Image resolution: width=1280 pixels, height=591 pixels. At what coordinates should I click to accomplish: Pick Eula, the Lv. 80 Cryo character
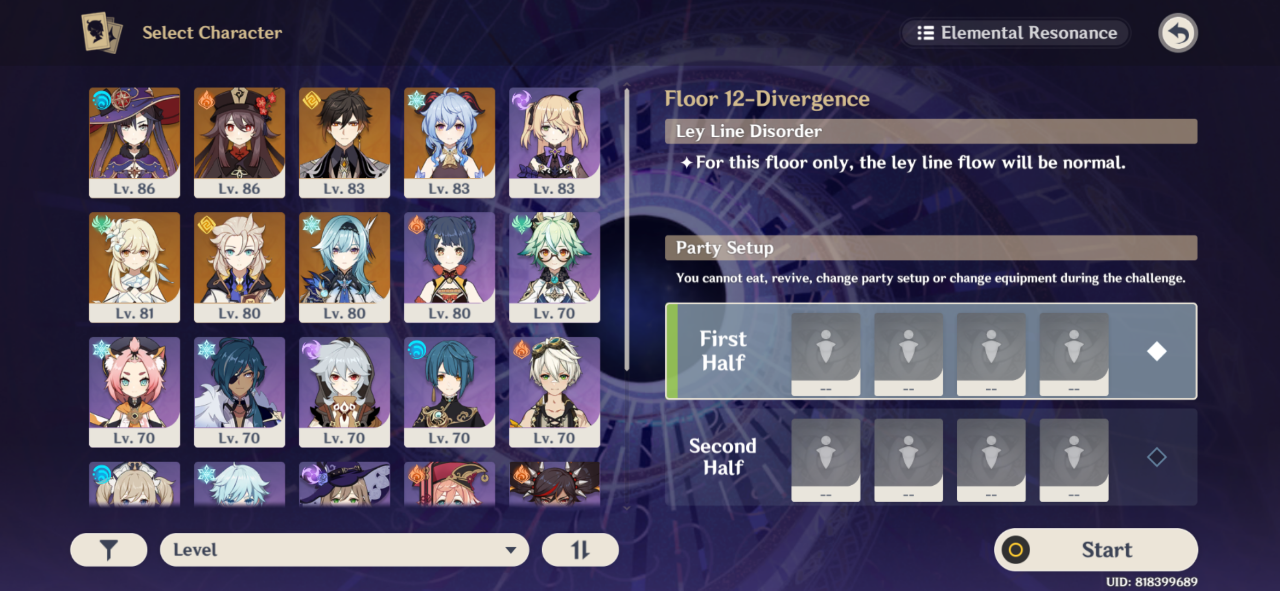(345, 266)
